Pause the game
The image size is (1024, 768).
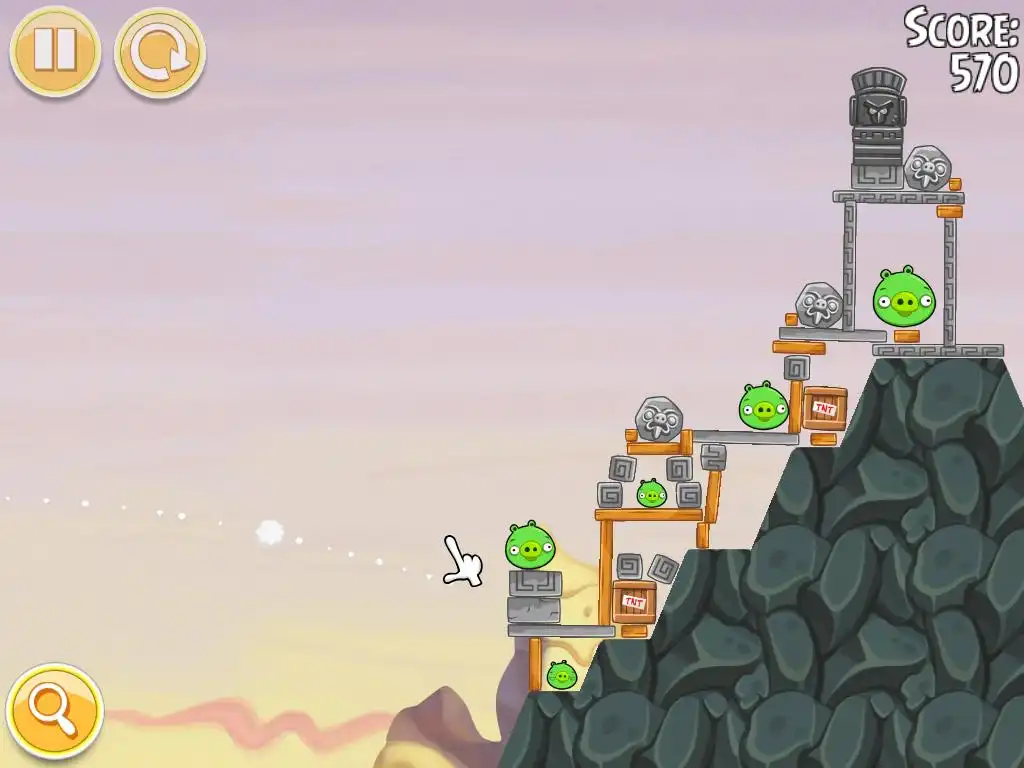tap(55, 51)
